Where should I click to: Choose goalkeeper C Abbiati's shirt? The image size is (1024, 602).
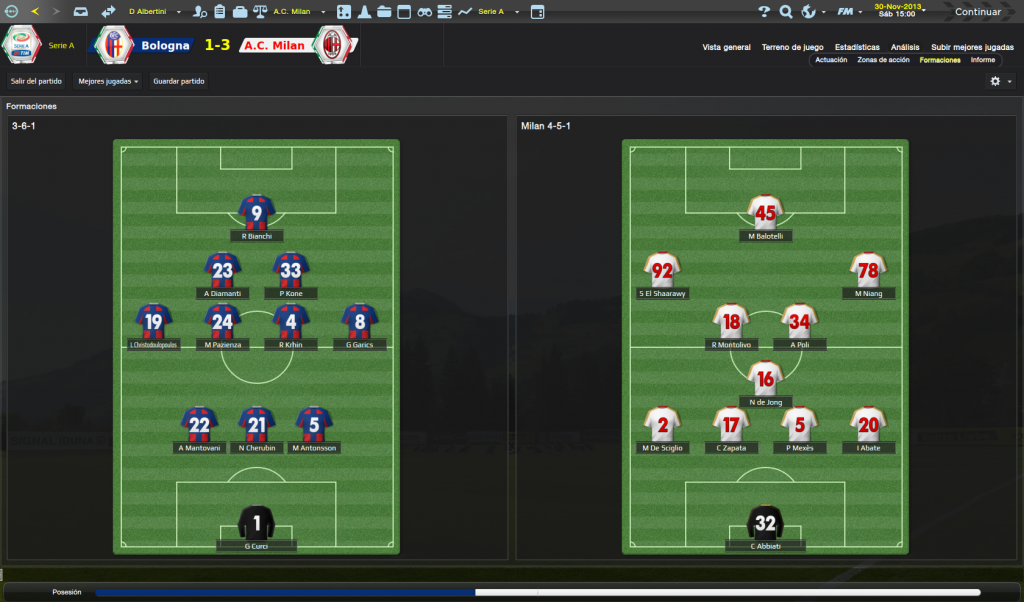pos(765,523)
